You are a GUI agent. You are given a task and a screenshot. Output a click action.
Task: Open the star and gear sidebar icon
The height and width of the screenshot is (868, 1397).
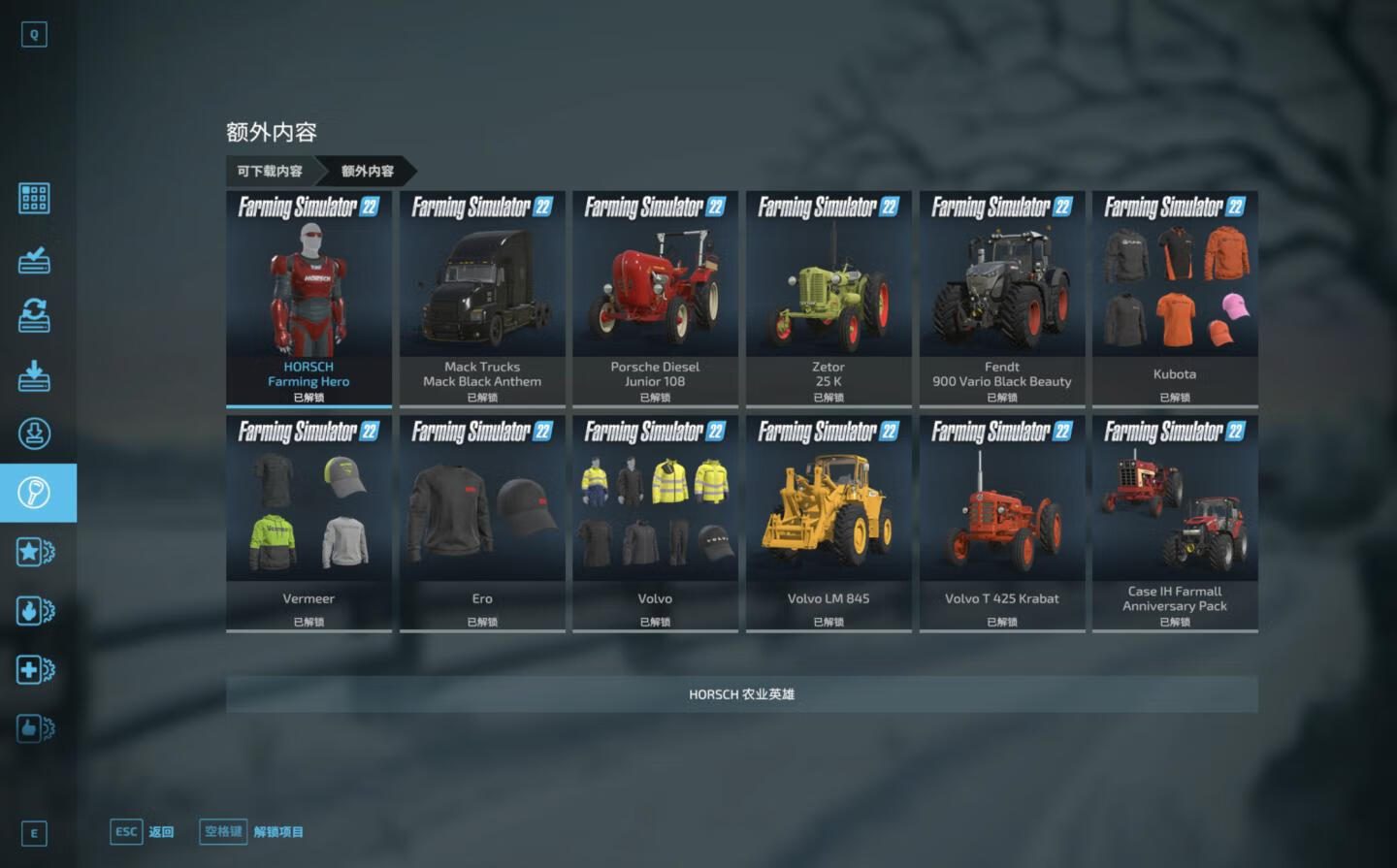click(35, 552)
